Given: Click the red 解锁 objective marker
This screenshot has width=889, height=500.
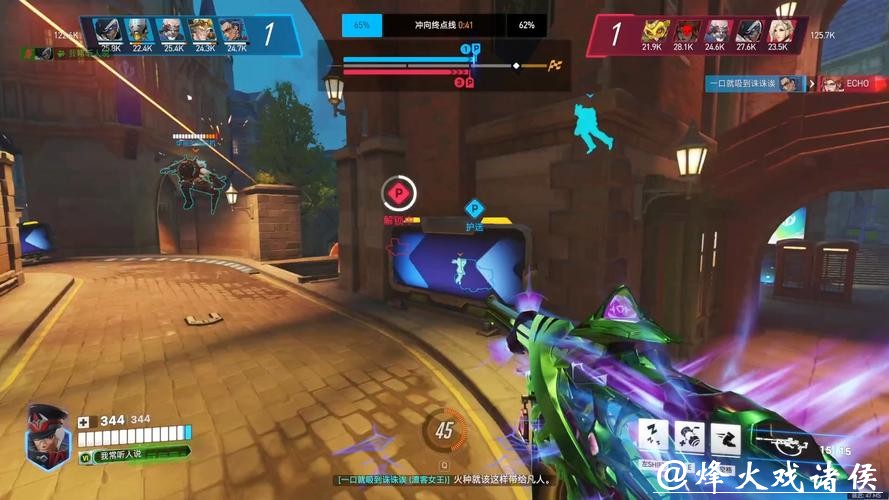Looking at the screenshot, I should tap(397, 192).
